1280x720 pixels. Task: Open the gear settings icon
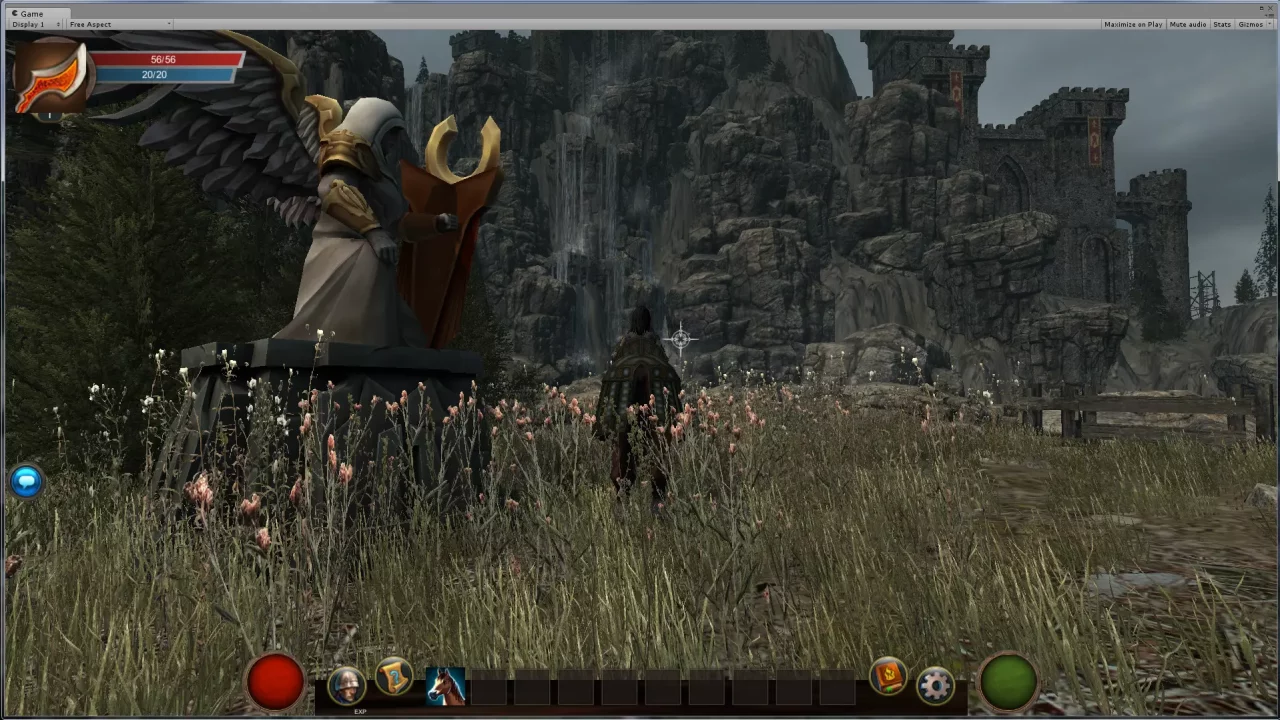tap(935, 685)
